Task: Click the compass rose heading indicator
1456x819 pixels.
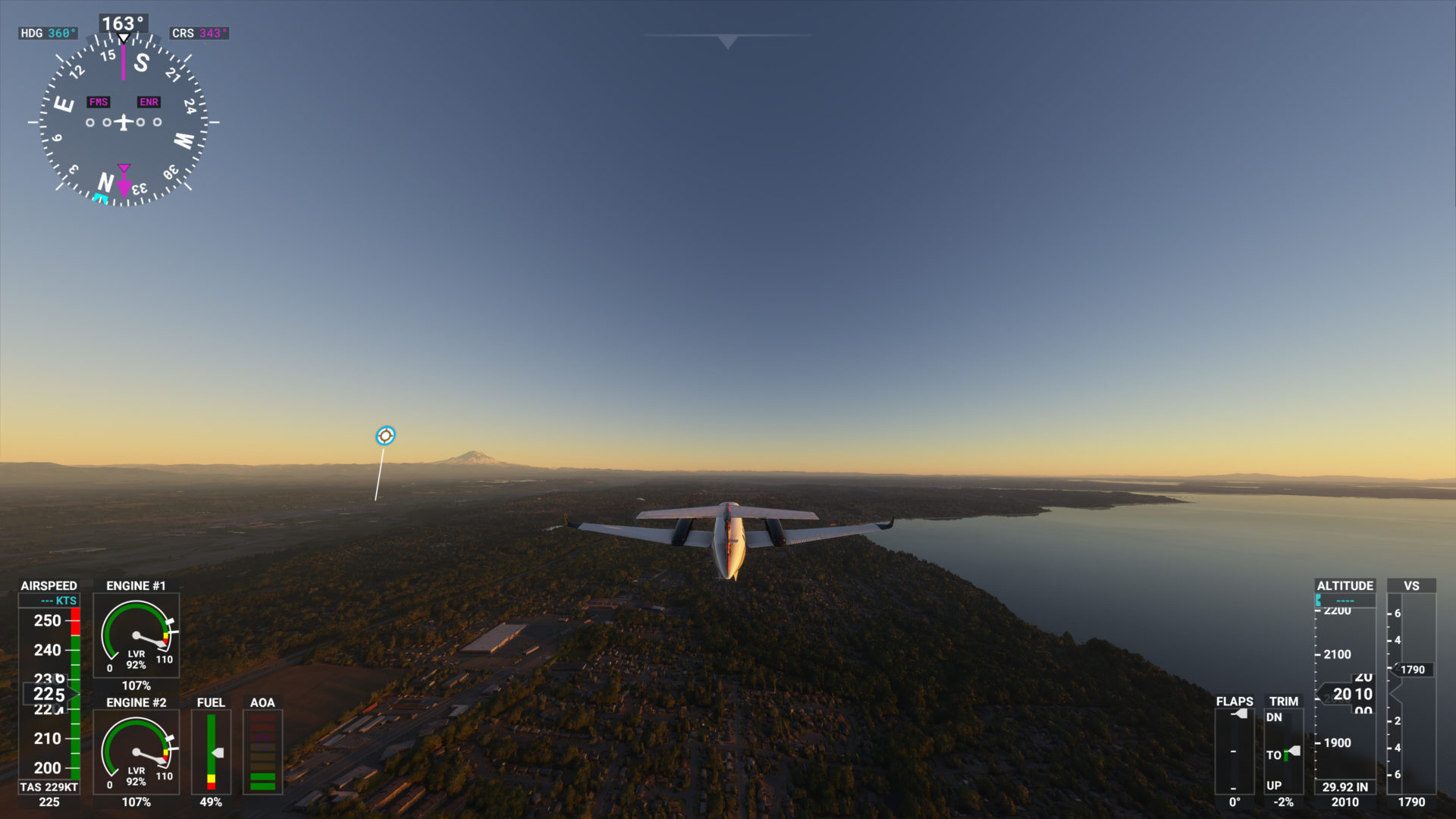Action: click(123, 121)
